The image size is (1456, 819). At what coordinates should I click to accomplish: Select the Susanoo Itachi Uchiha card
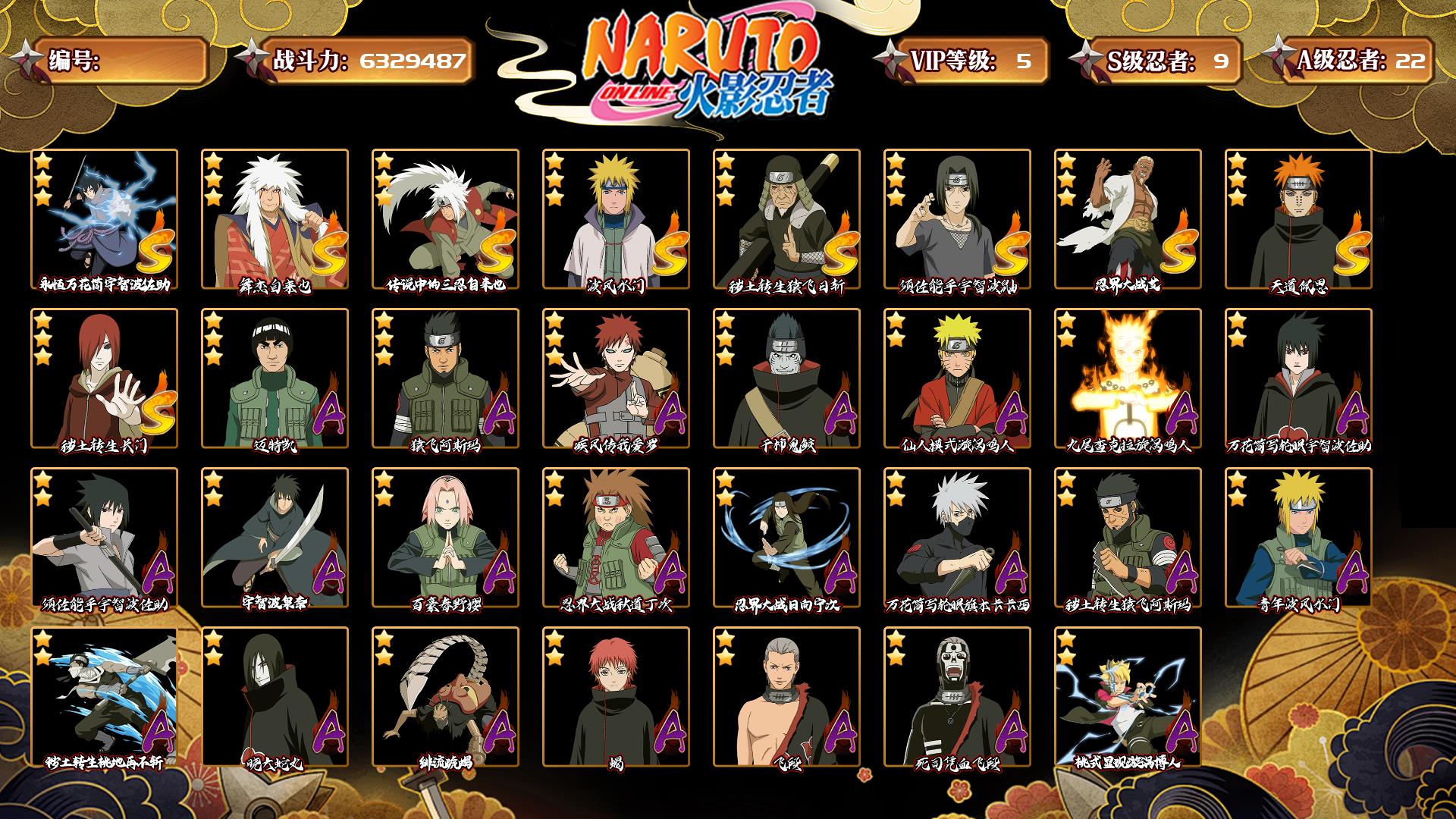957,218
